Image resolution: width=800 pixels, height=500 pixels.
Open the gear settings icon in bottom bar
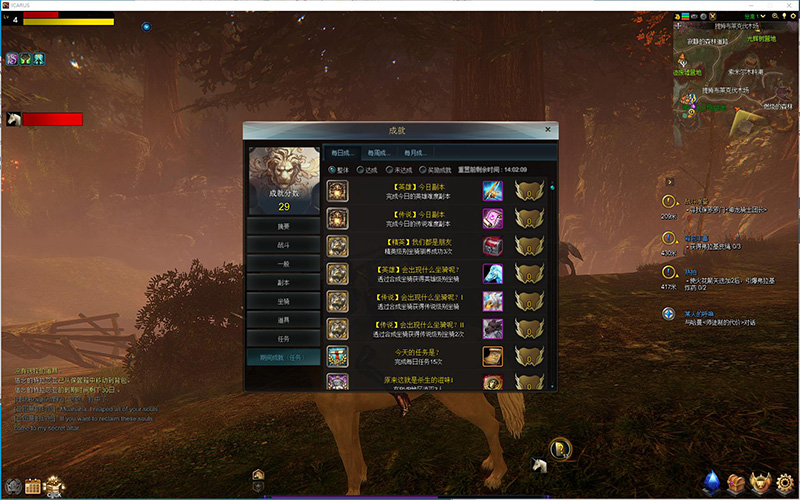pos(785,484)
